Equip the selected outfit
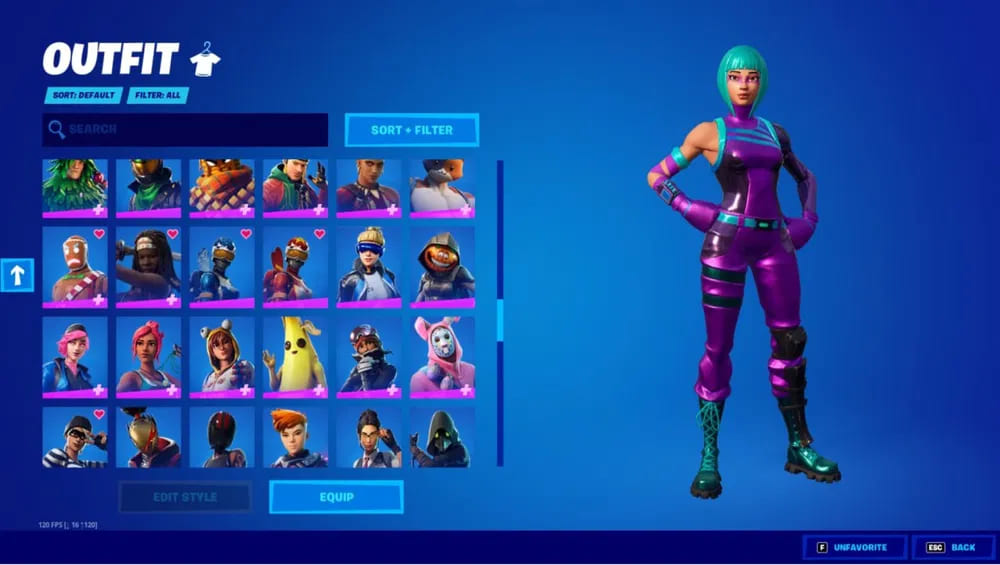This screenshot has width=1000, height=565. tap(336, 497)
